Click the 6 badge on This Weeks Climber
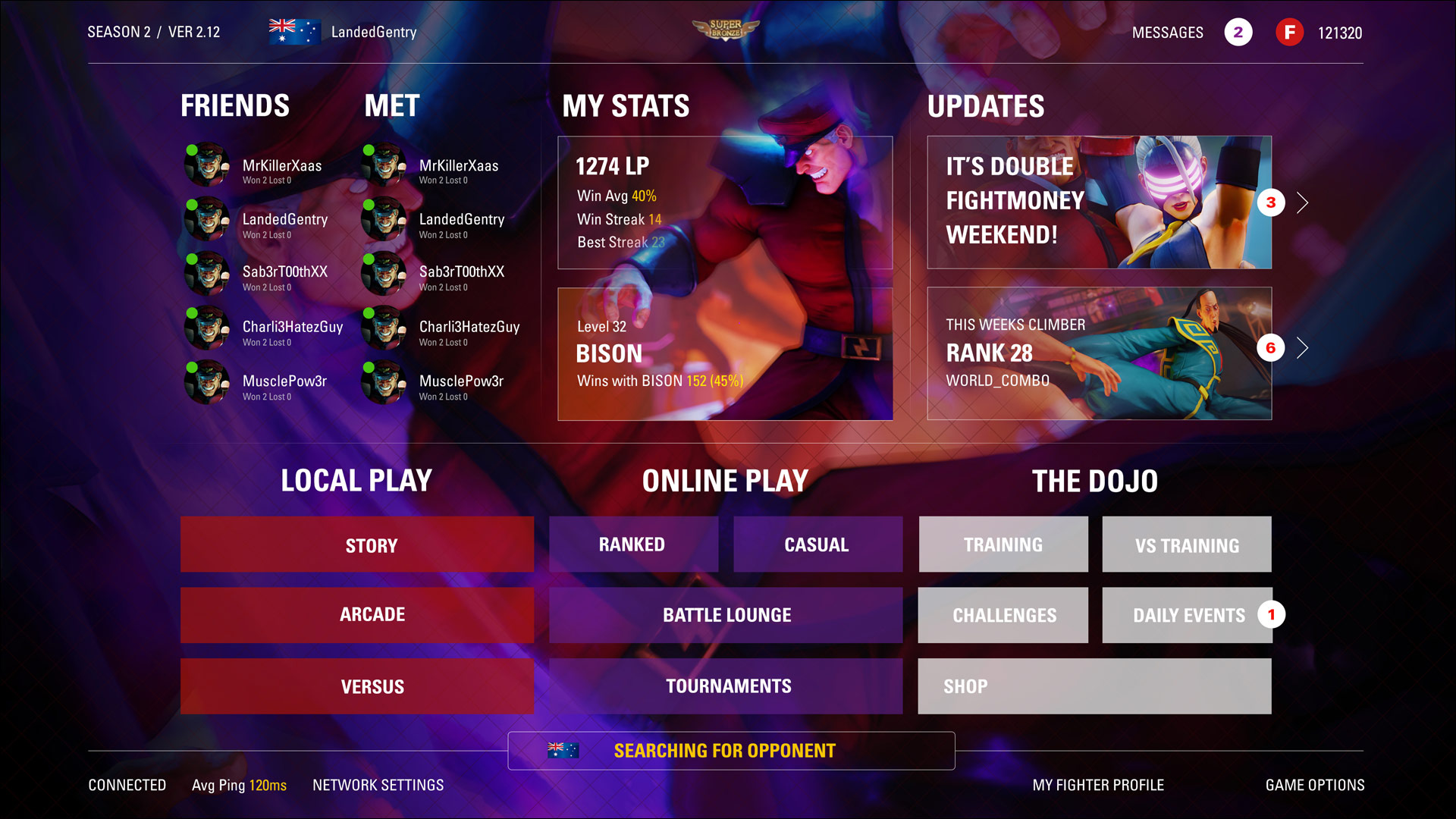Viewport: 1456px width, 819px height. [x=1271, y=348]
